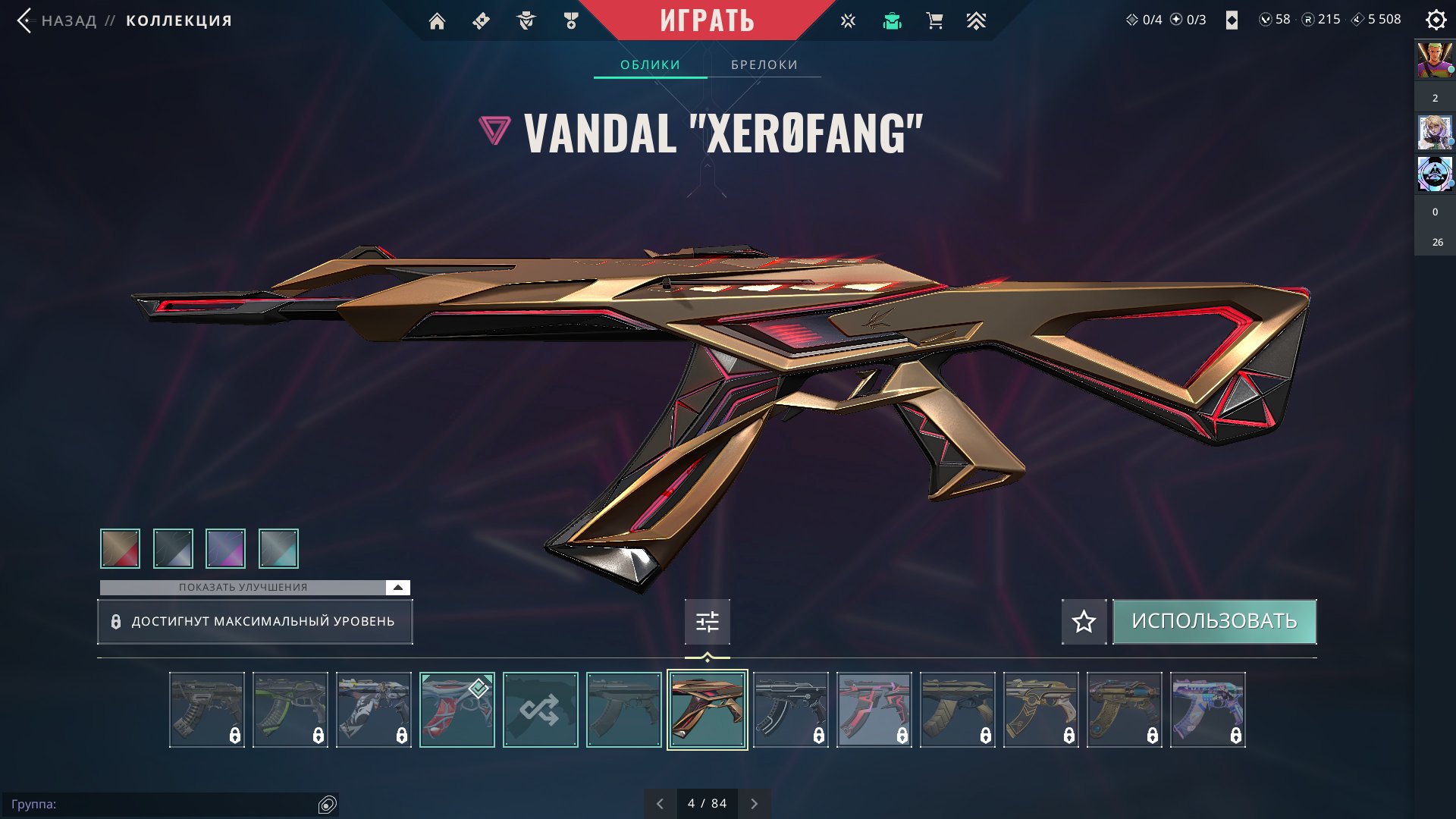Select the blonde agent avatar in party sidebar
The image size is (1456, 819).
point(1435,133)
